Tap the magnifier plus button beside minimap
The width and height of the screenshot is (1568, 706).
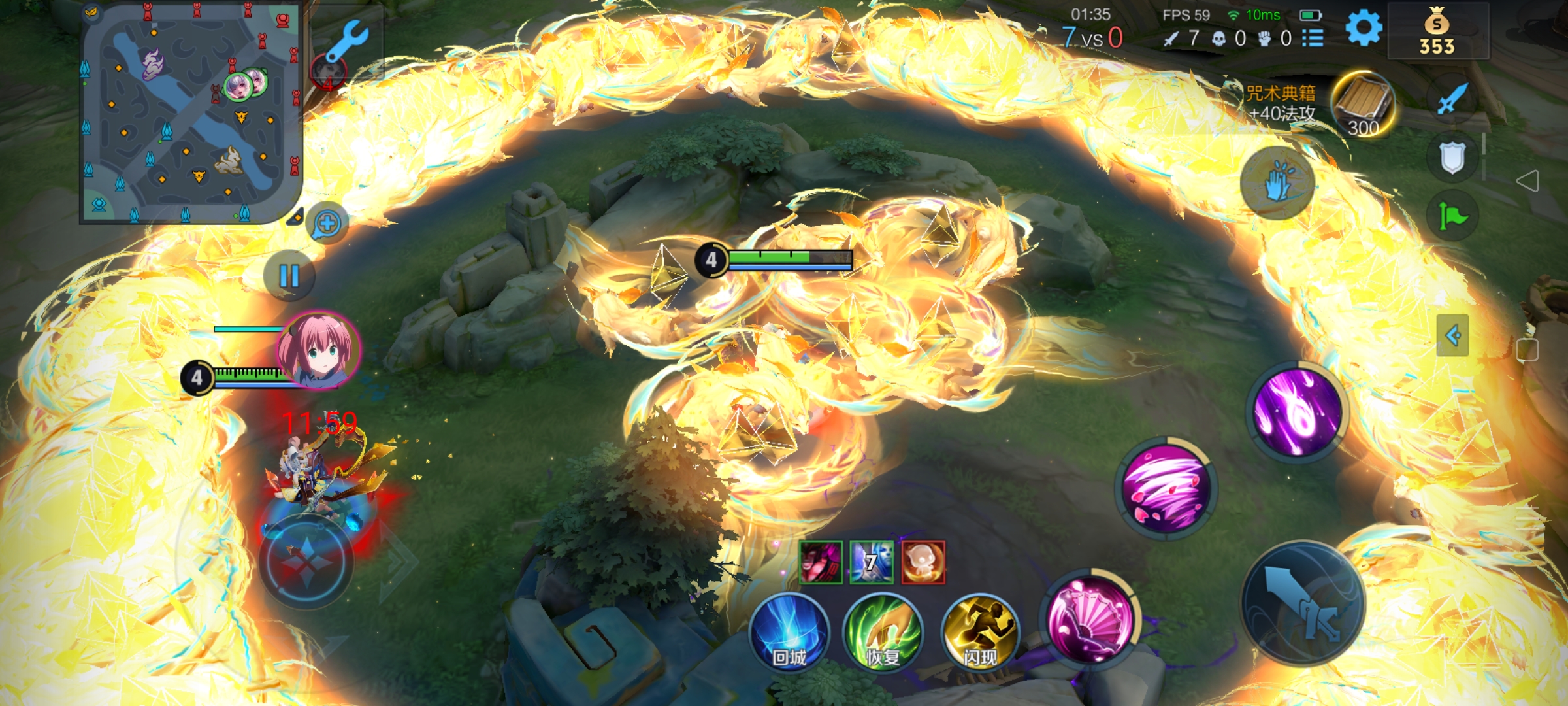click(327, 224)
